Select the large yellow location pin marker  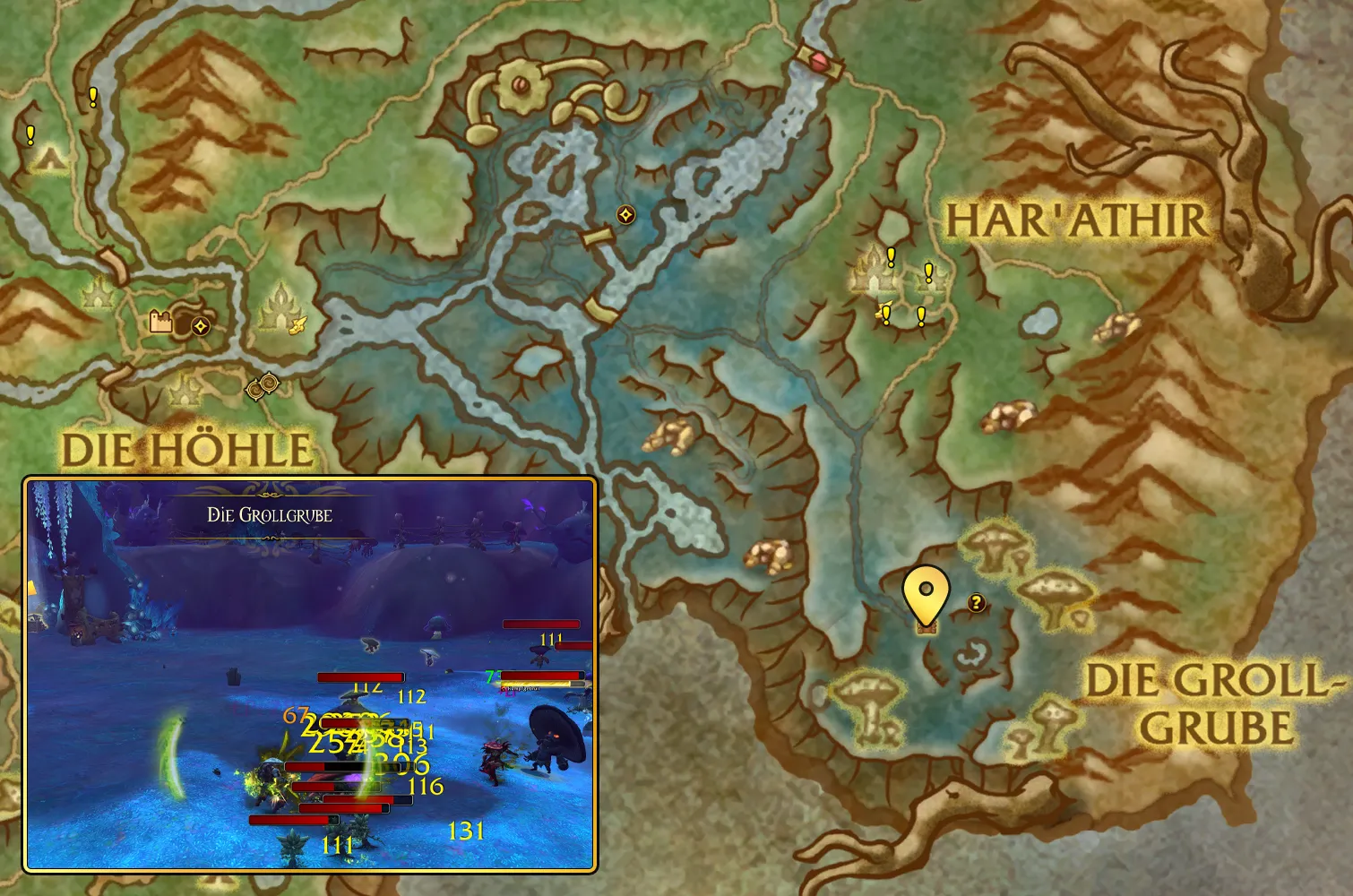coord(926,593)
